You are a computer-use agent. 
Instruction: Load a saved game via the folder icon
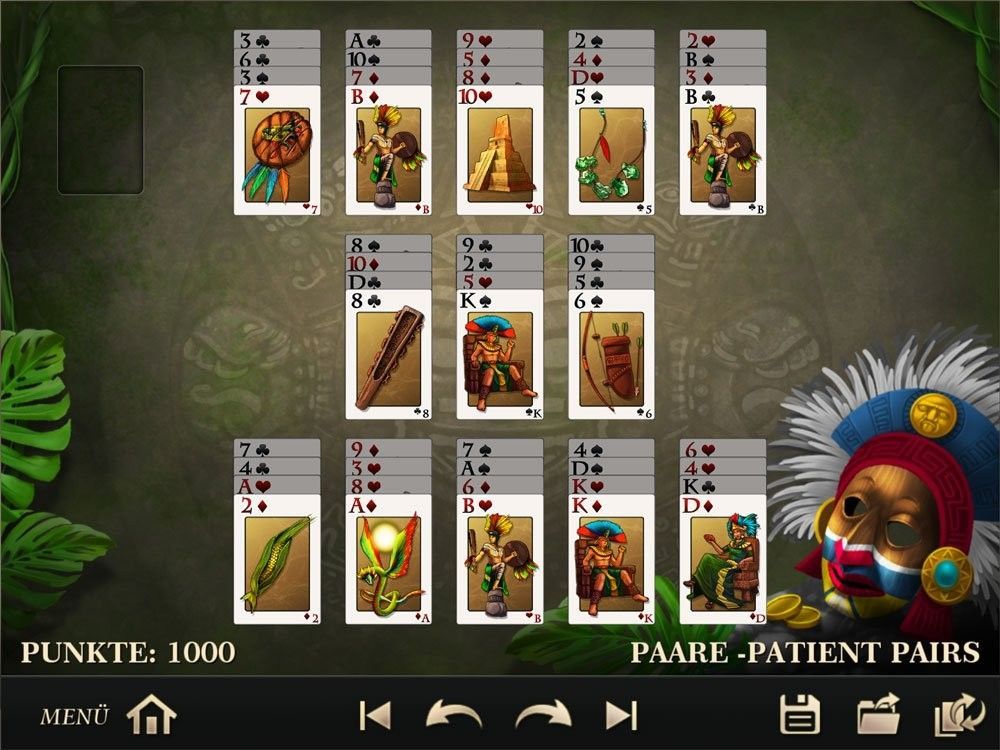(x=878, y=715)
